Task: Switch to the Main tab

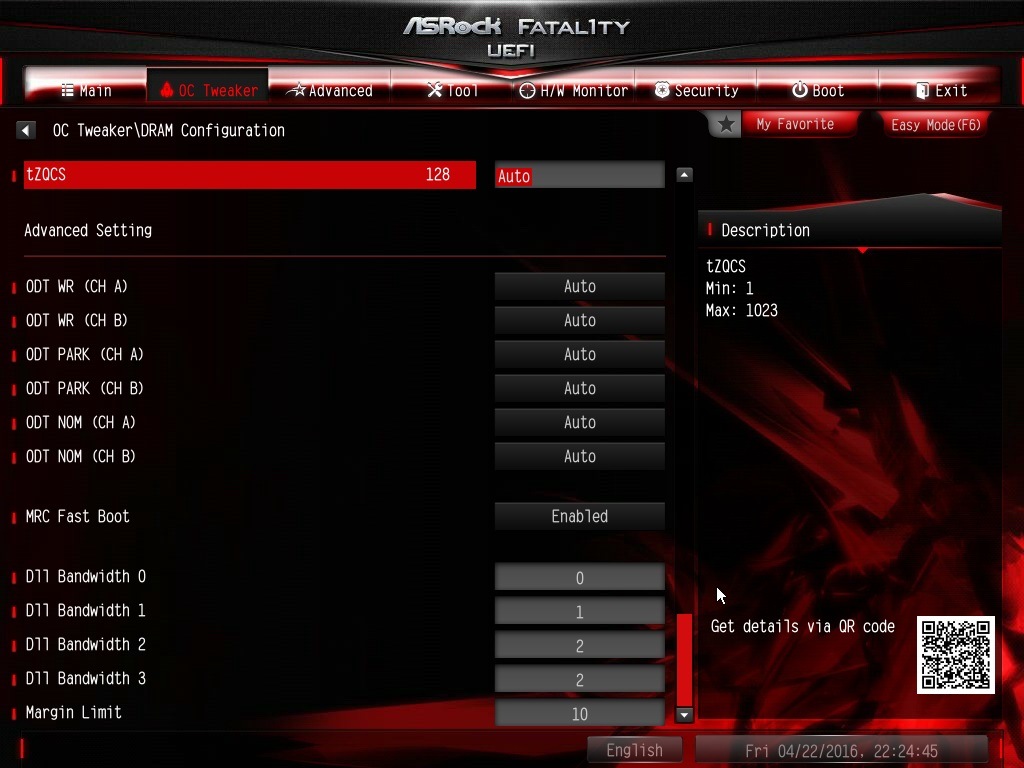Action: click(x=87, y=90)
